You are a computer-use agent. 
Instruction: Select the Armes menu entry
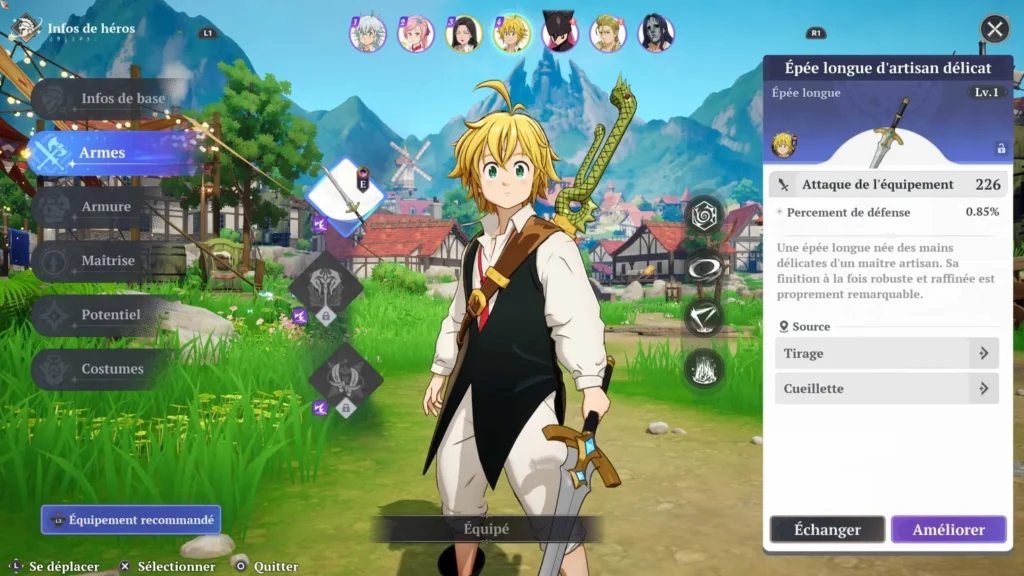click(110, 153)
